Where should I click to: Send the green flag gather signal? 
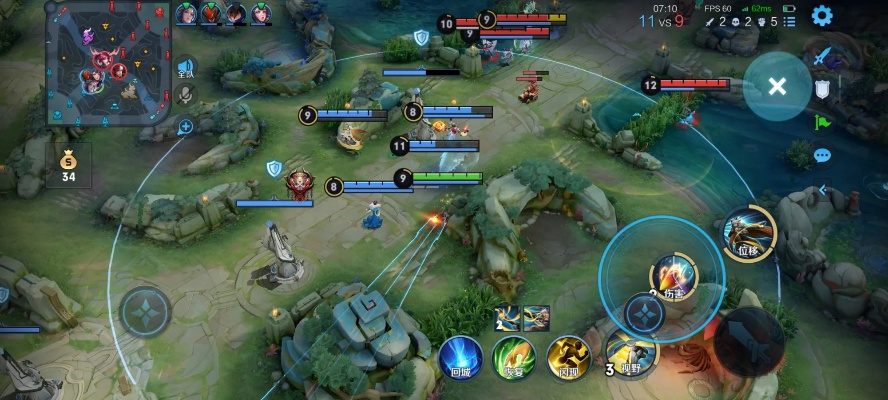(823, 122)
